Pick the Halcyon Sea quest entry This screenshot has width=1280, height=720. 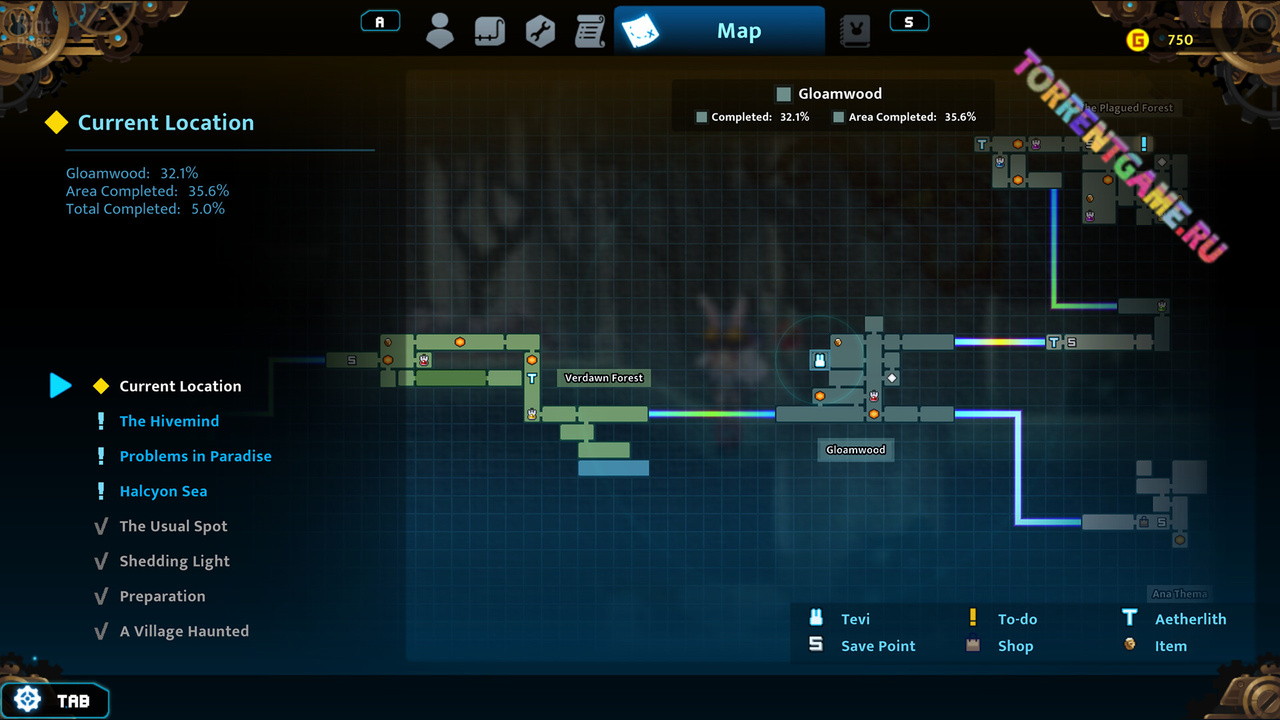pos(163,491)
